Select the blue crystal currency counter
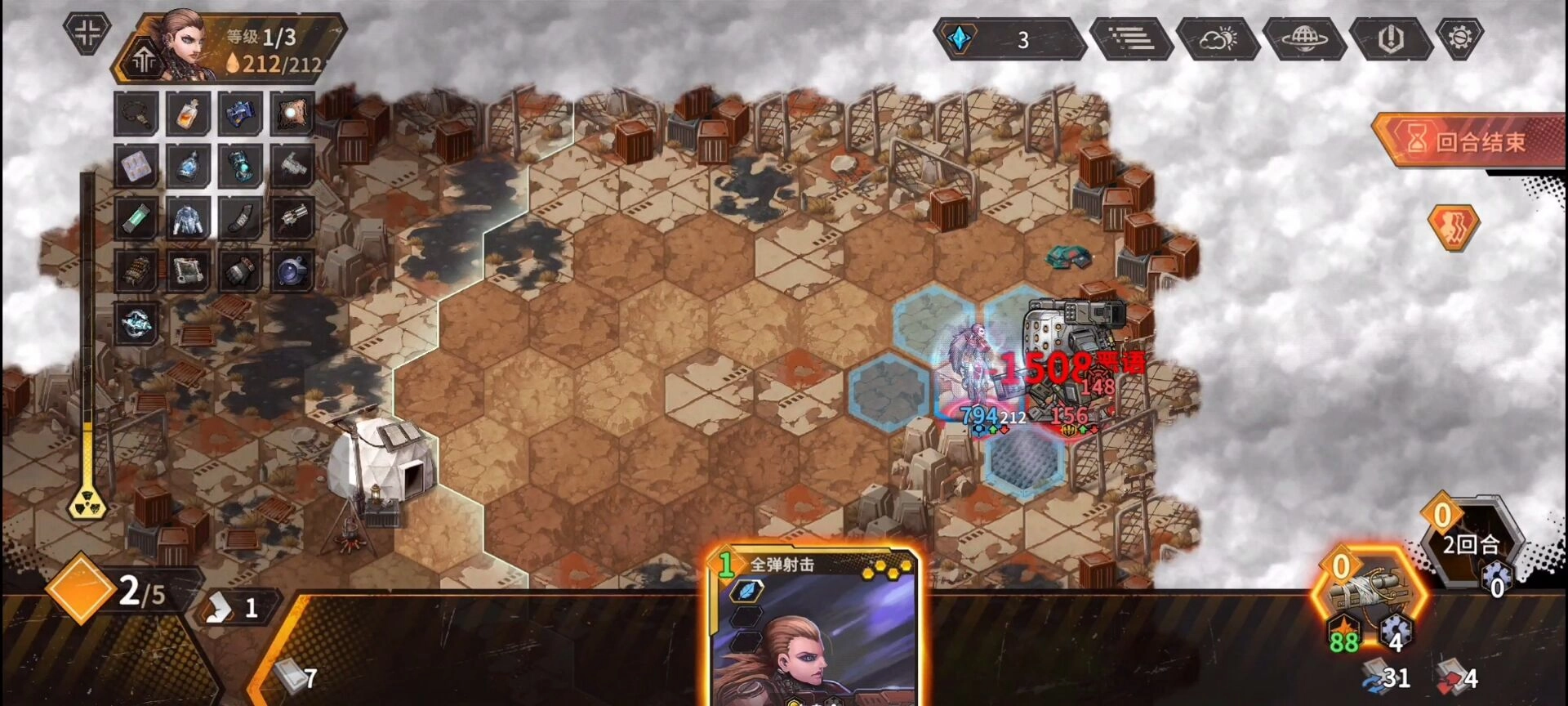Screen dimensions: 1568x706 coord(1009,39)
